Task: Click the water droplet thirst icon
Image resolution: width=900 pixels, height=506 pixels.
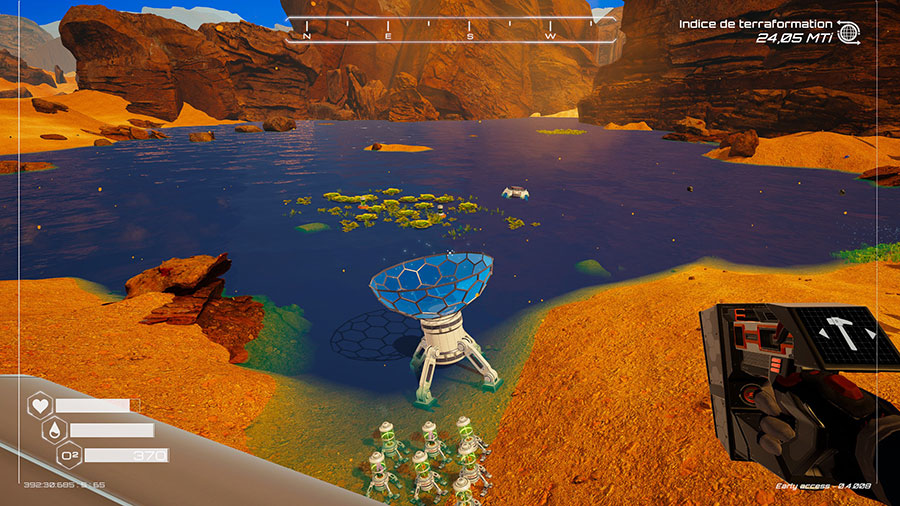Action: tap(55, 431)
